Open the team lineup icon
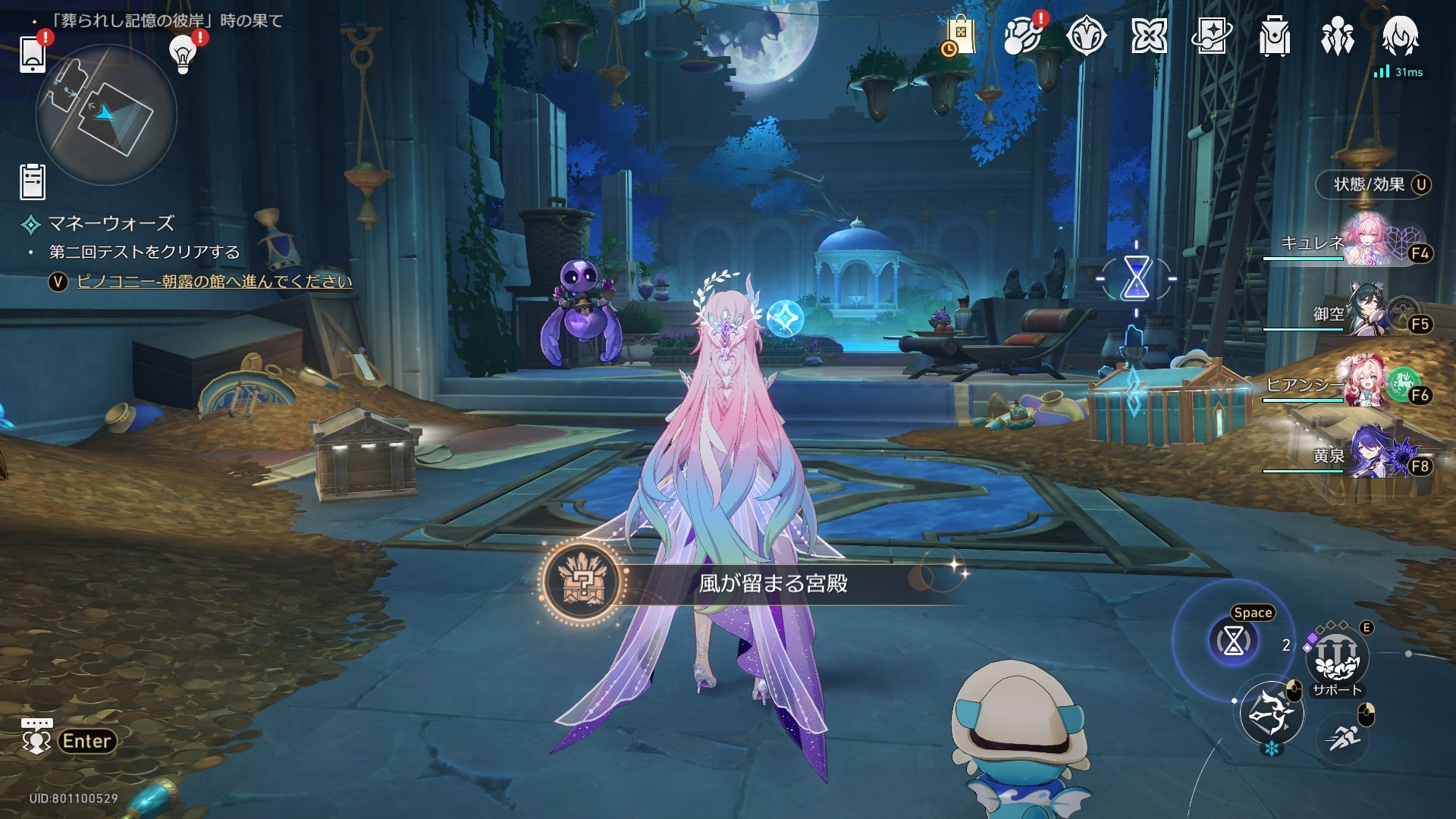Image resolution: width=1456 pixels, height=819 pixels. click(x=1337, y=36)
